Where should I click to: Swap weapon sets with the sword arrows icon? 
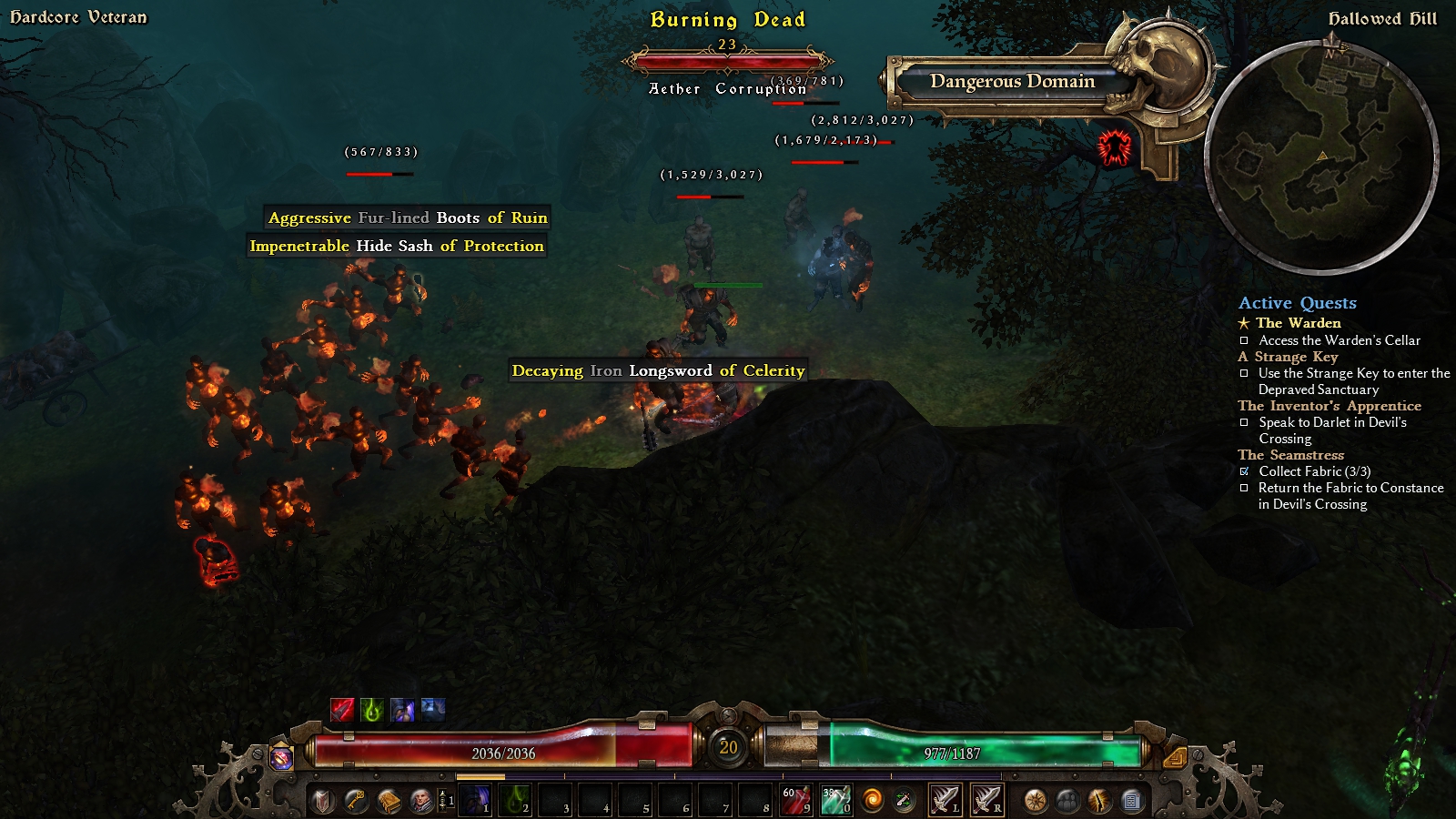[904, 801]
